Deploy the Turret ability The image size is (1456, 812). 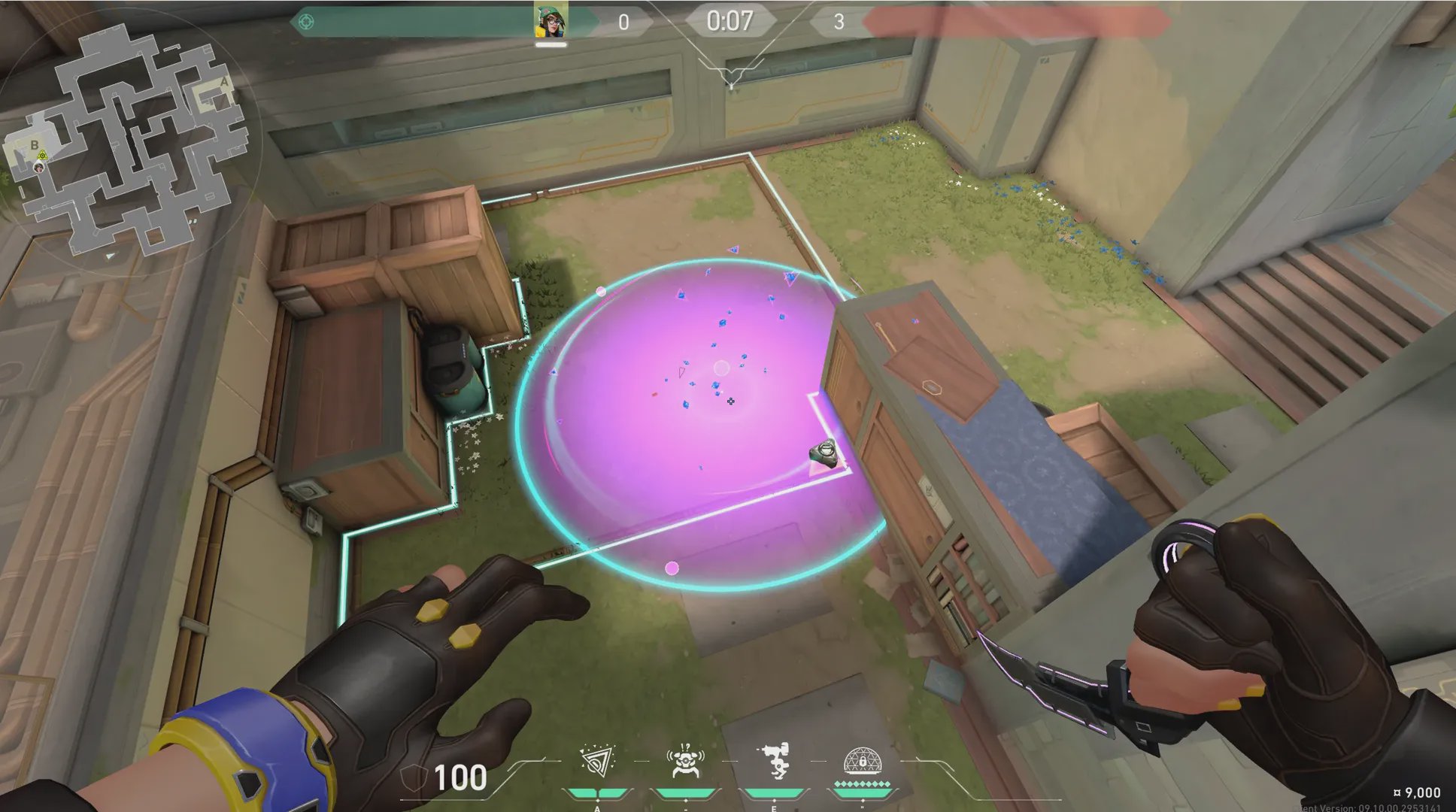click(x=774, y=761)
